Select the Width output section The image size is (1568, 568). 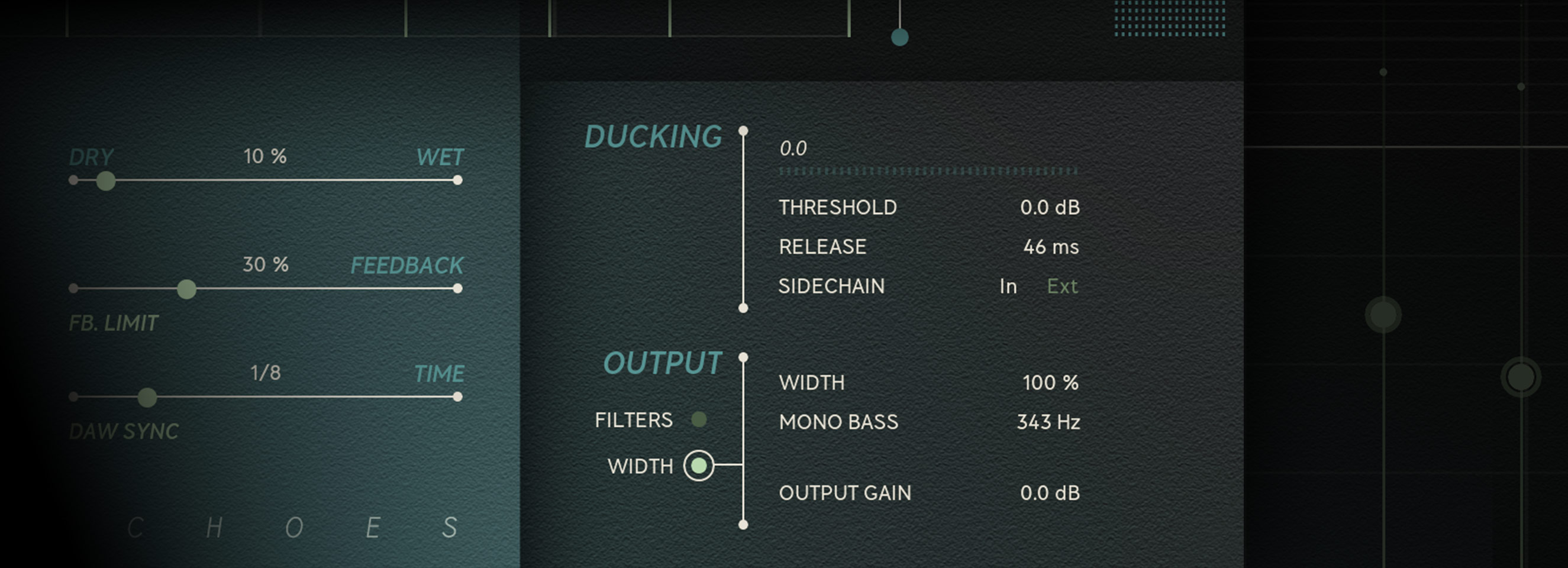pos(699,466)
